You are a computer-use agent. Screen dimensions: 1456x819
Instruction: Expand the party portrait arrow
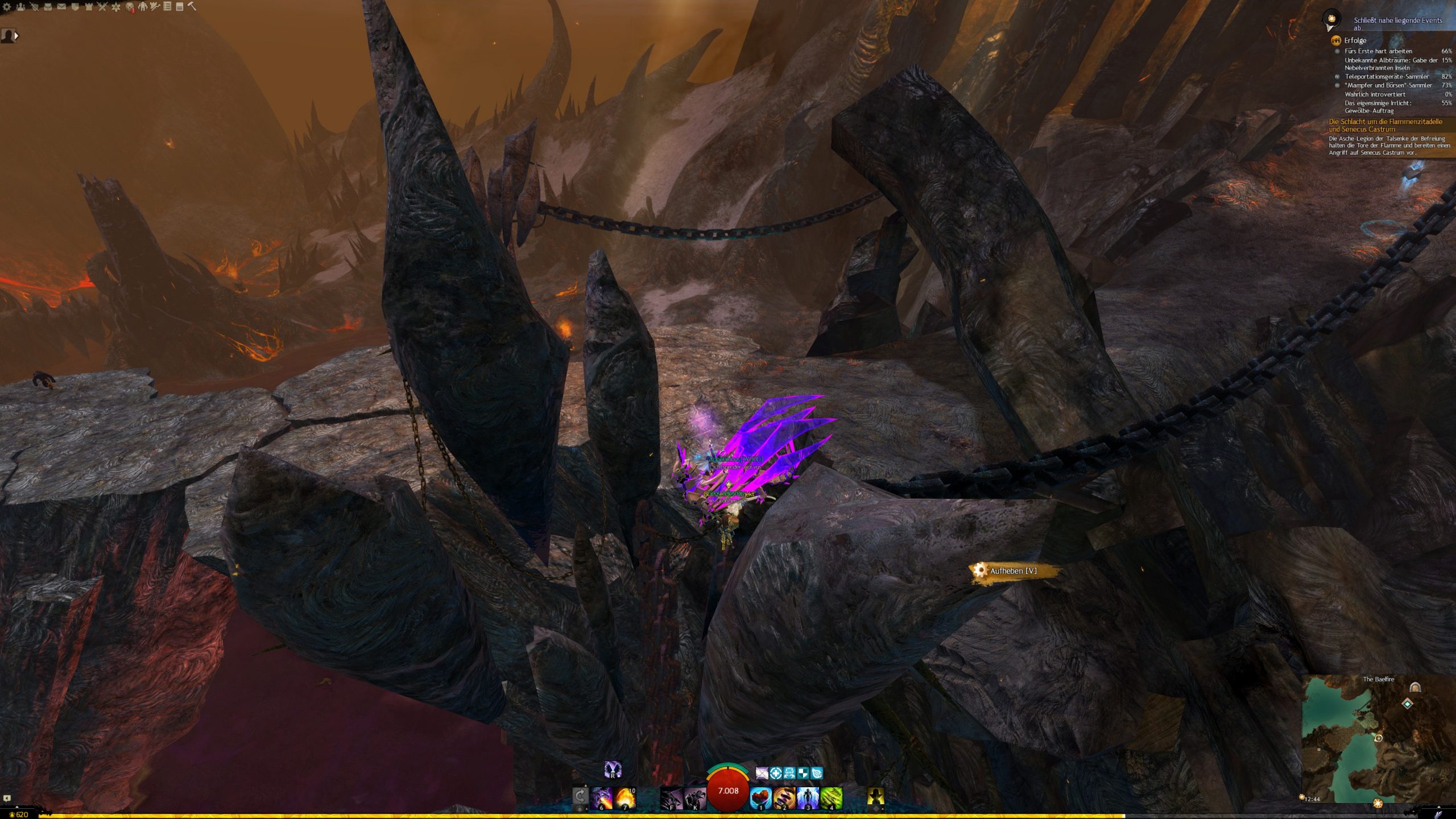pos(16,36)
